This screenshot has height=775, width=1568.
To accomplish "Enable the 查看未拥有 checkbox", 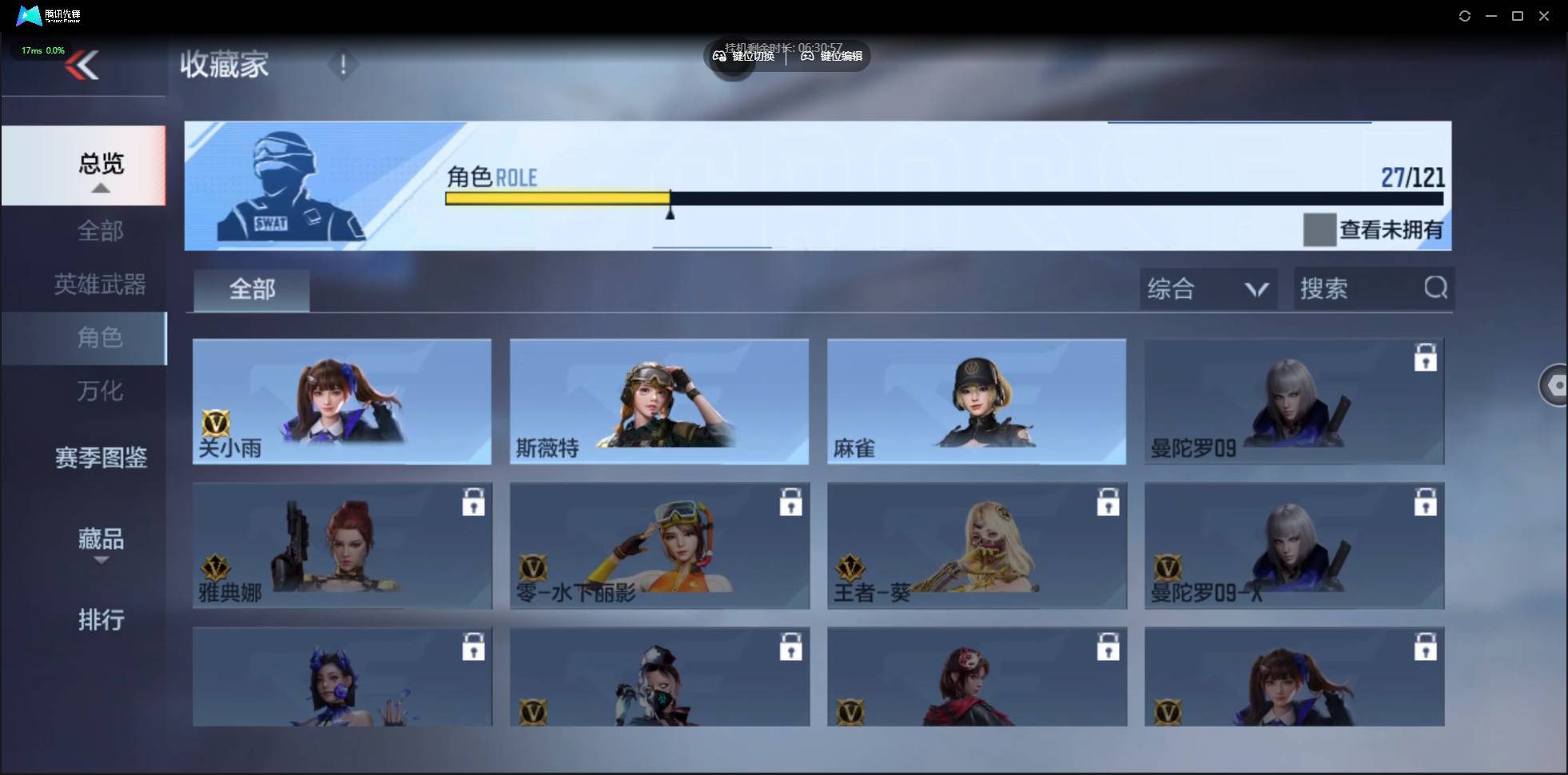I will click(1320, 230).
